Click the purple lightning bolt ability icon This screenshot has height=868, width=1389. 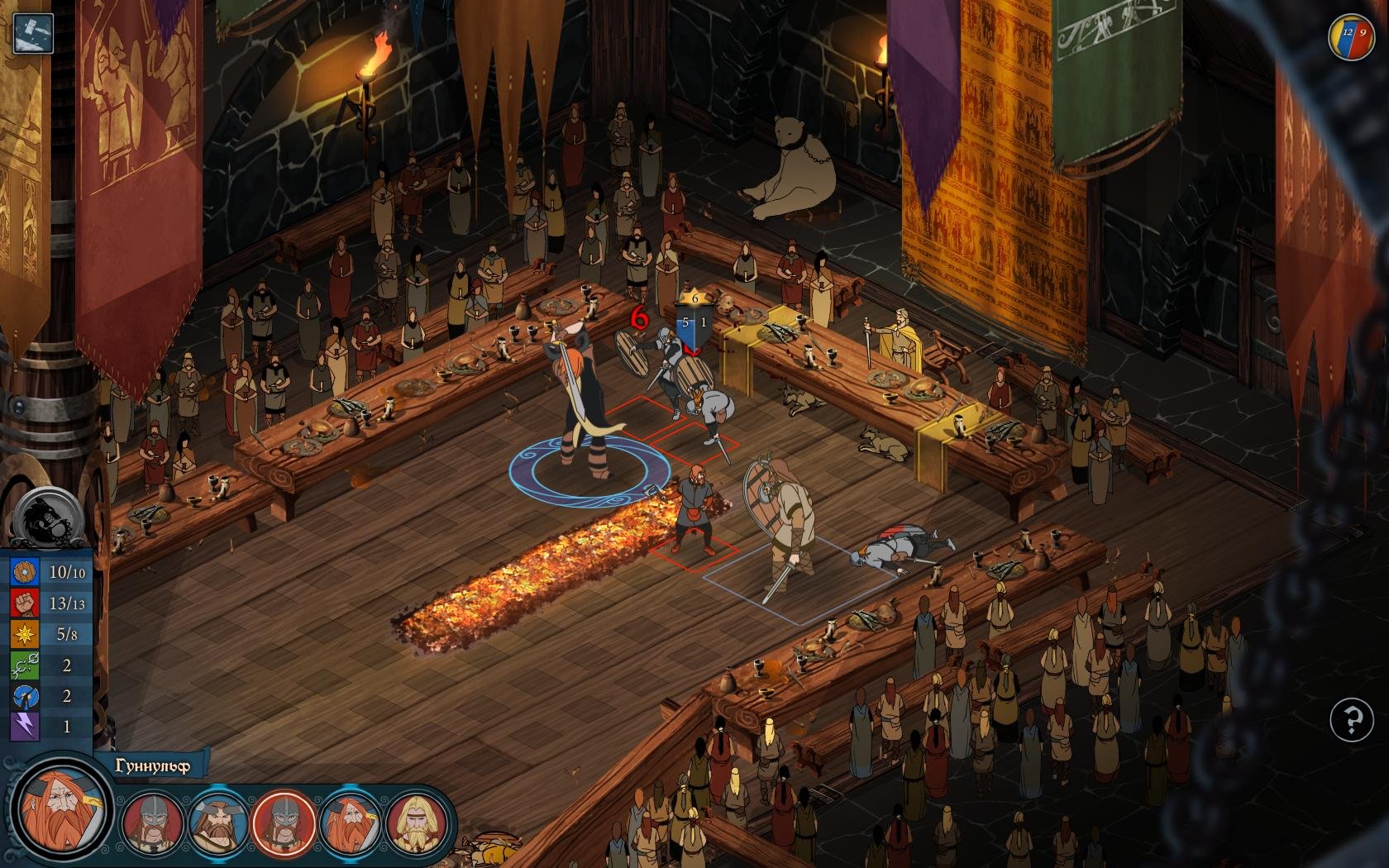[x=23, y=727]
